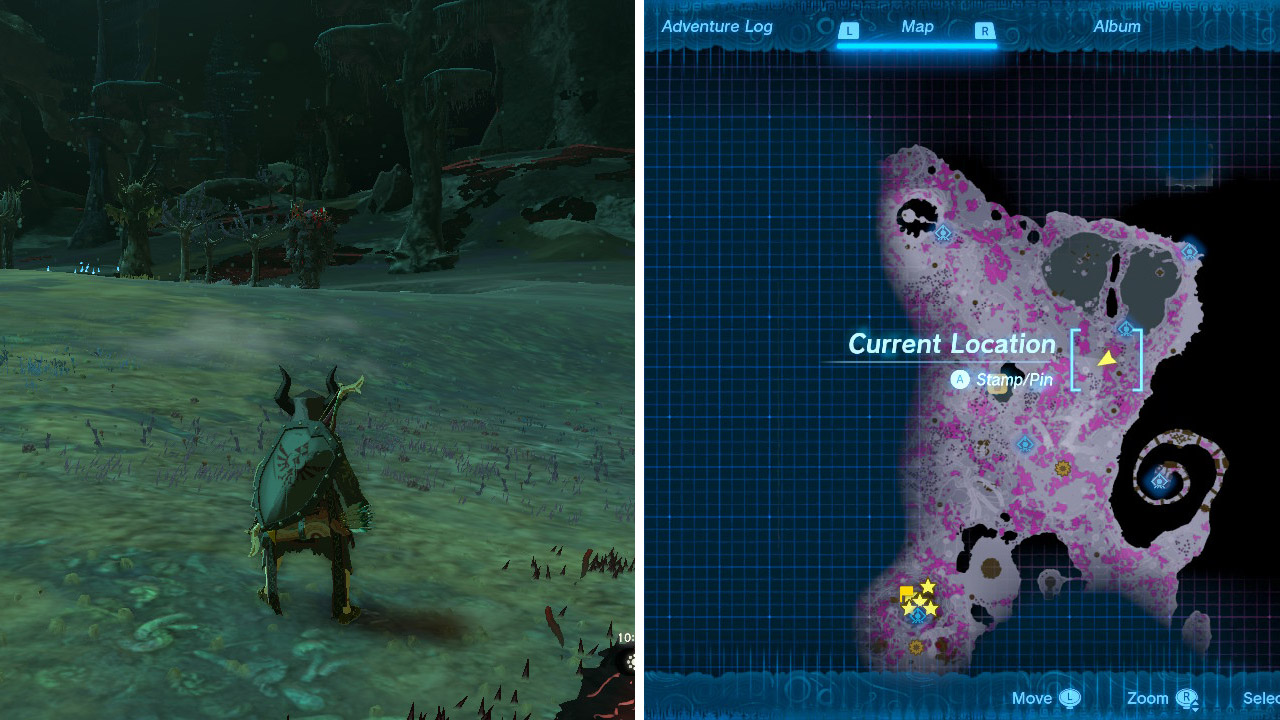Select the yellow square stamp marker

(x=906, y=591)
